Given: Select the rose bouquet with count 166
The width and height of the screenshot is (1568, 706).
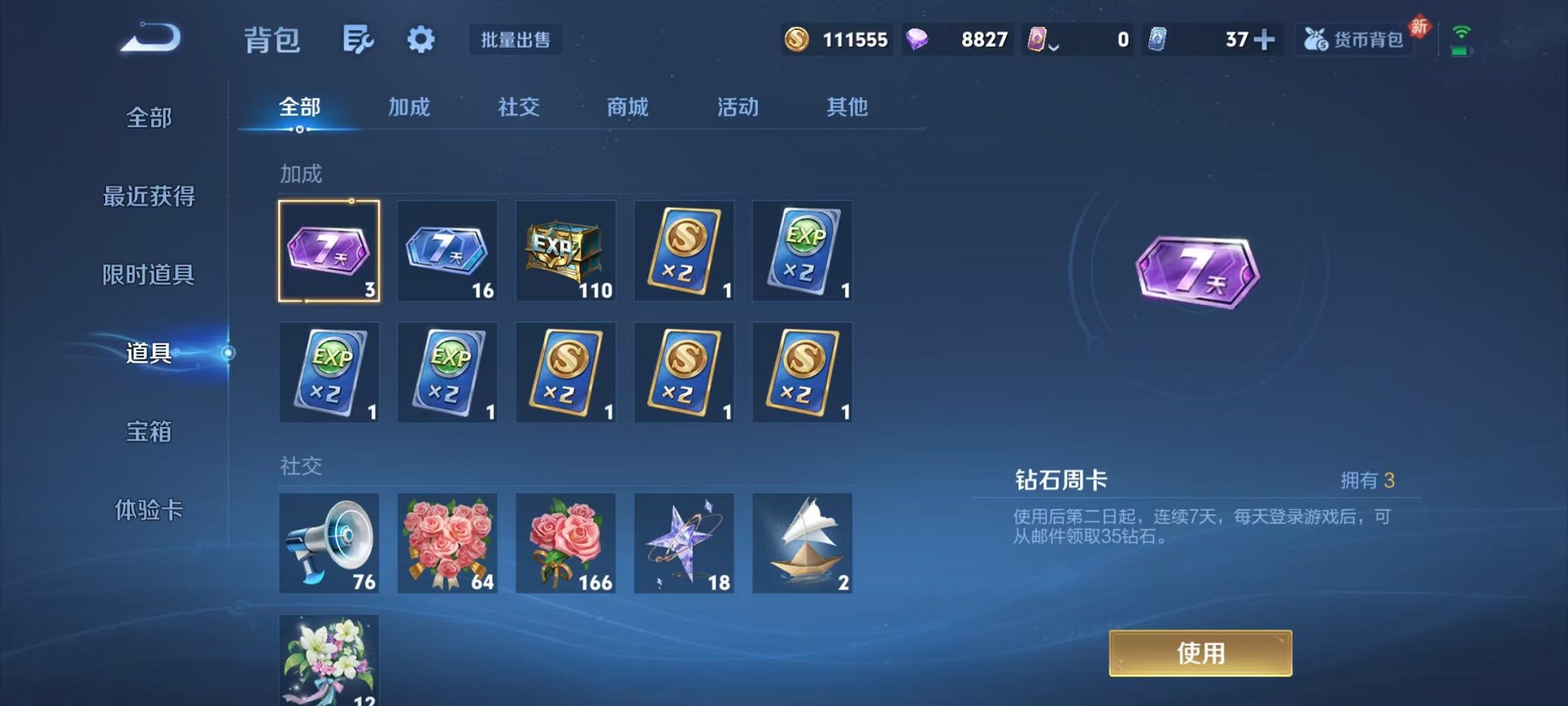Looking at the screenshot, I should (565, 543).
